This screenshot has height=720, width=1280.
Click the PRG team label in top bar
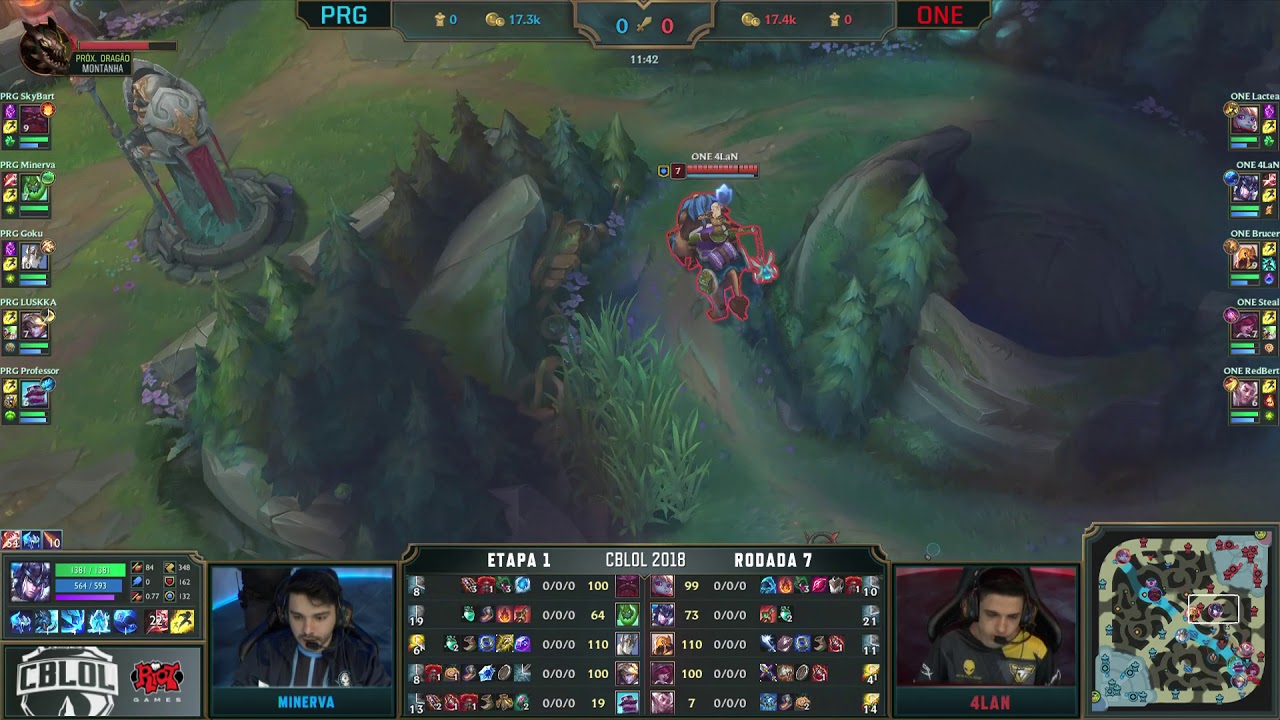pos(345,16)
